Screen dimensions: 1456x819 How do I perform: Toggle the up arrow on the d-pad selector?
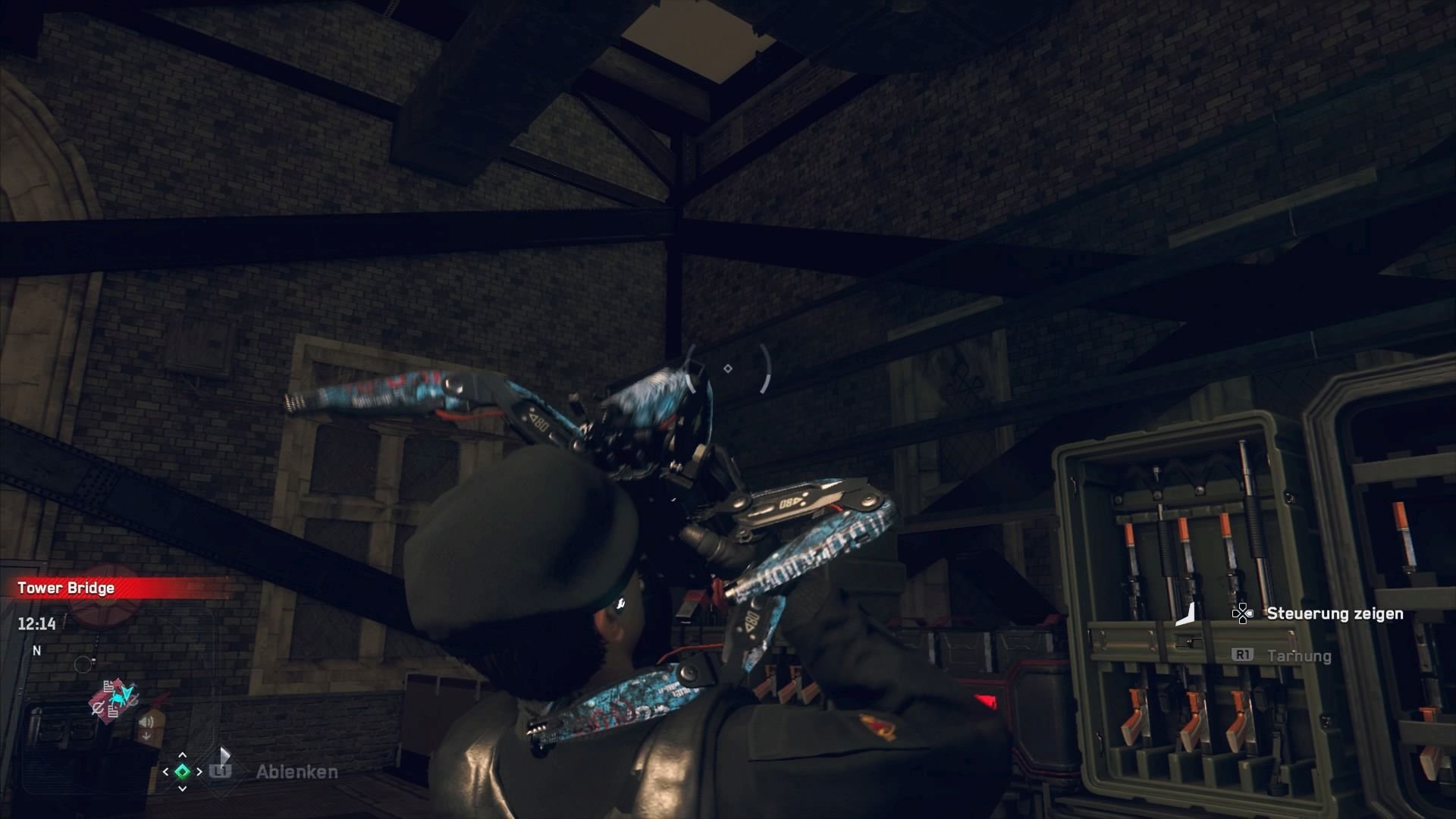[x=183, y=756]
